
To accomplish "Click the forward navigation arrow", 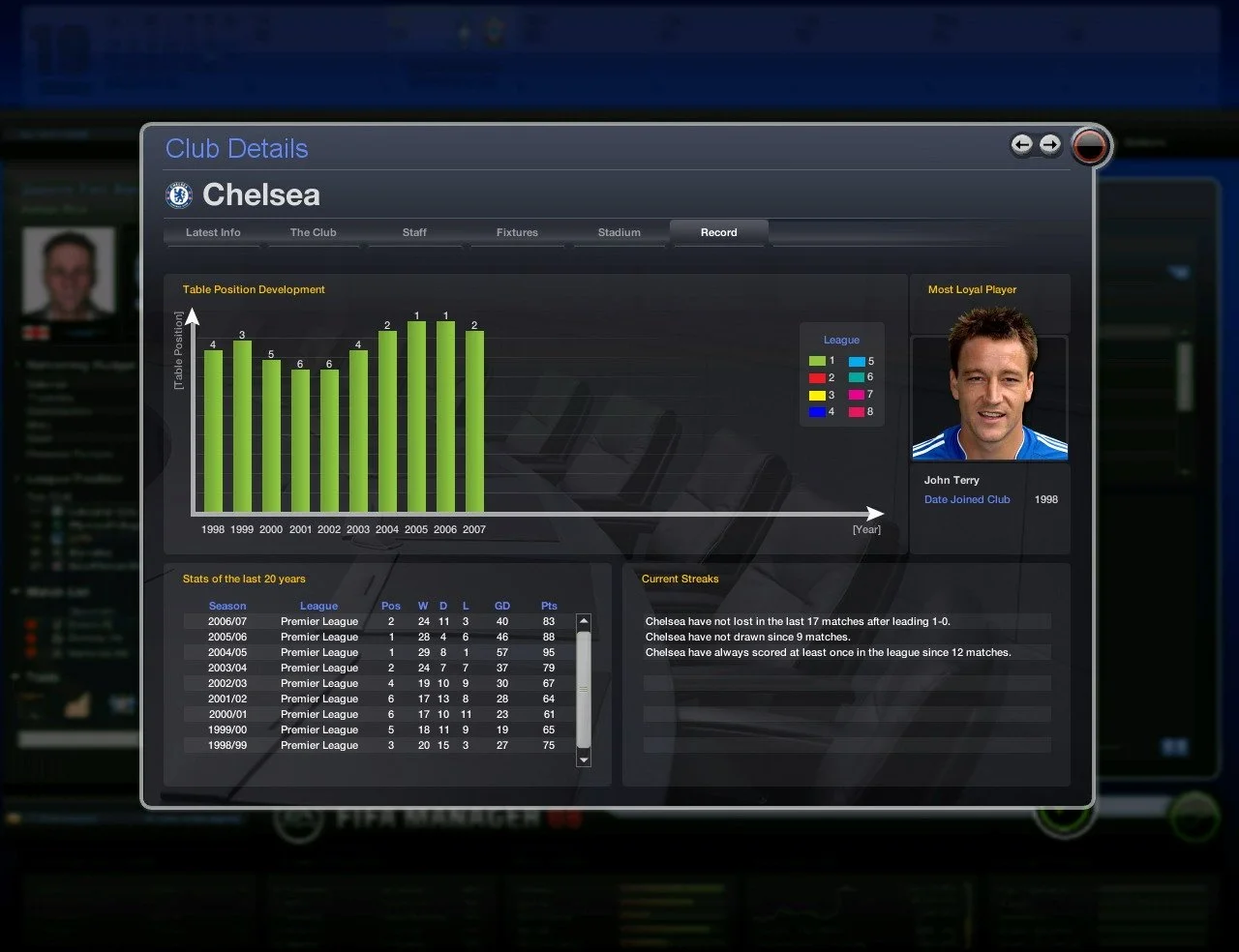I will pos(1051,144).
